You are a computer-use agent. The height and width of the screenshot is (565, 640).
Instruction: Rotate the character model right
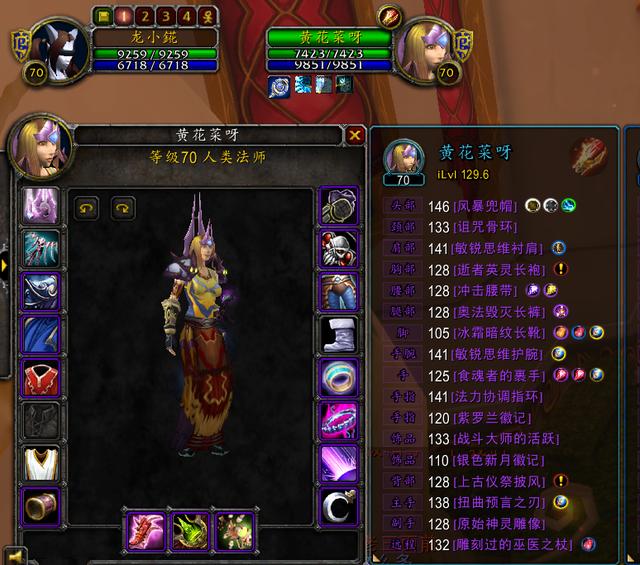point(123,207)
